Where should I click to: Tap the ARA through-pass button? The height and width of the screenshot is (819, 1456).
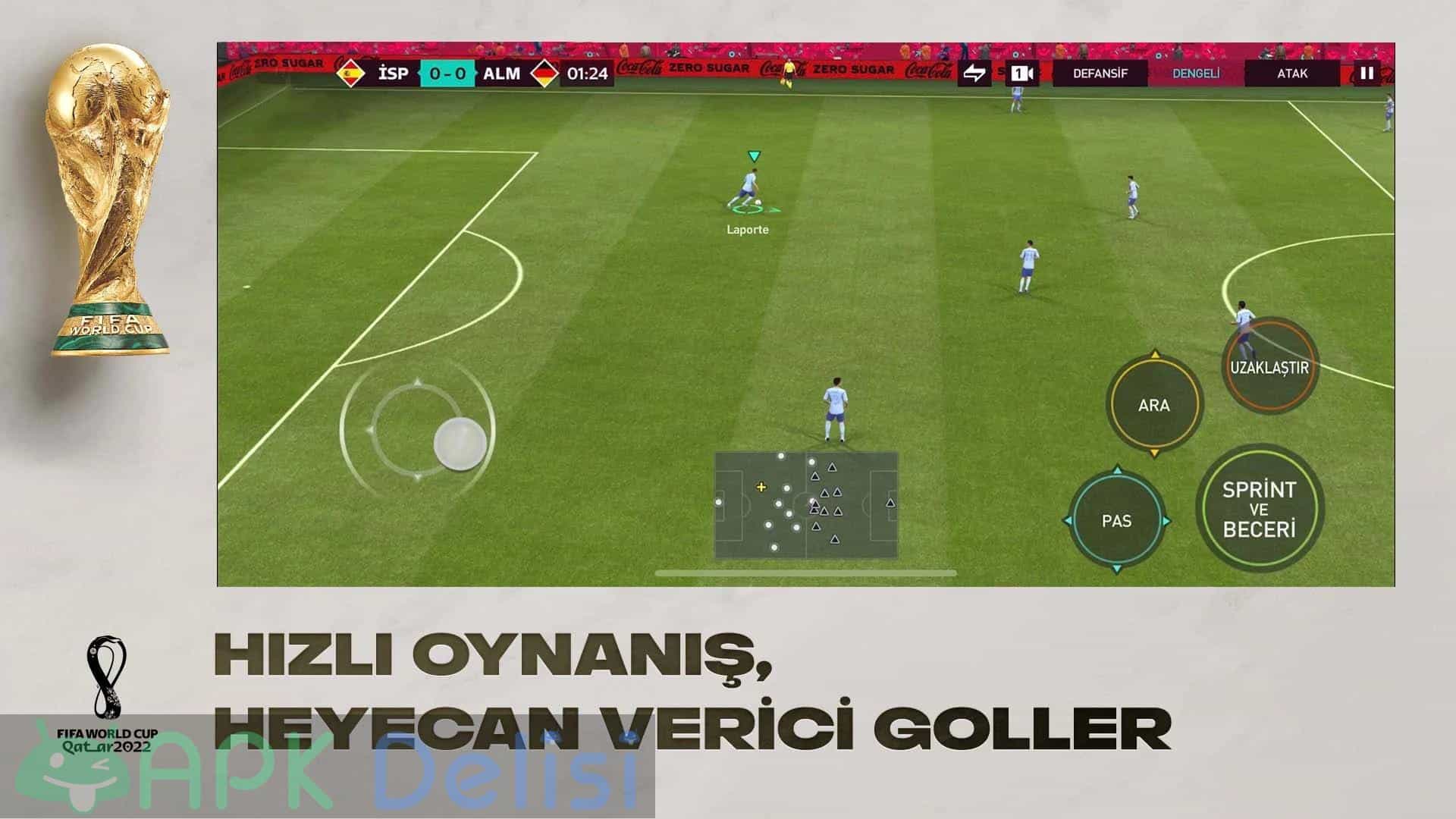1153,405
